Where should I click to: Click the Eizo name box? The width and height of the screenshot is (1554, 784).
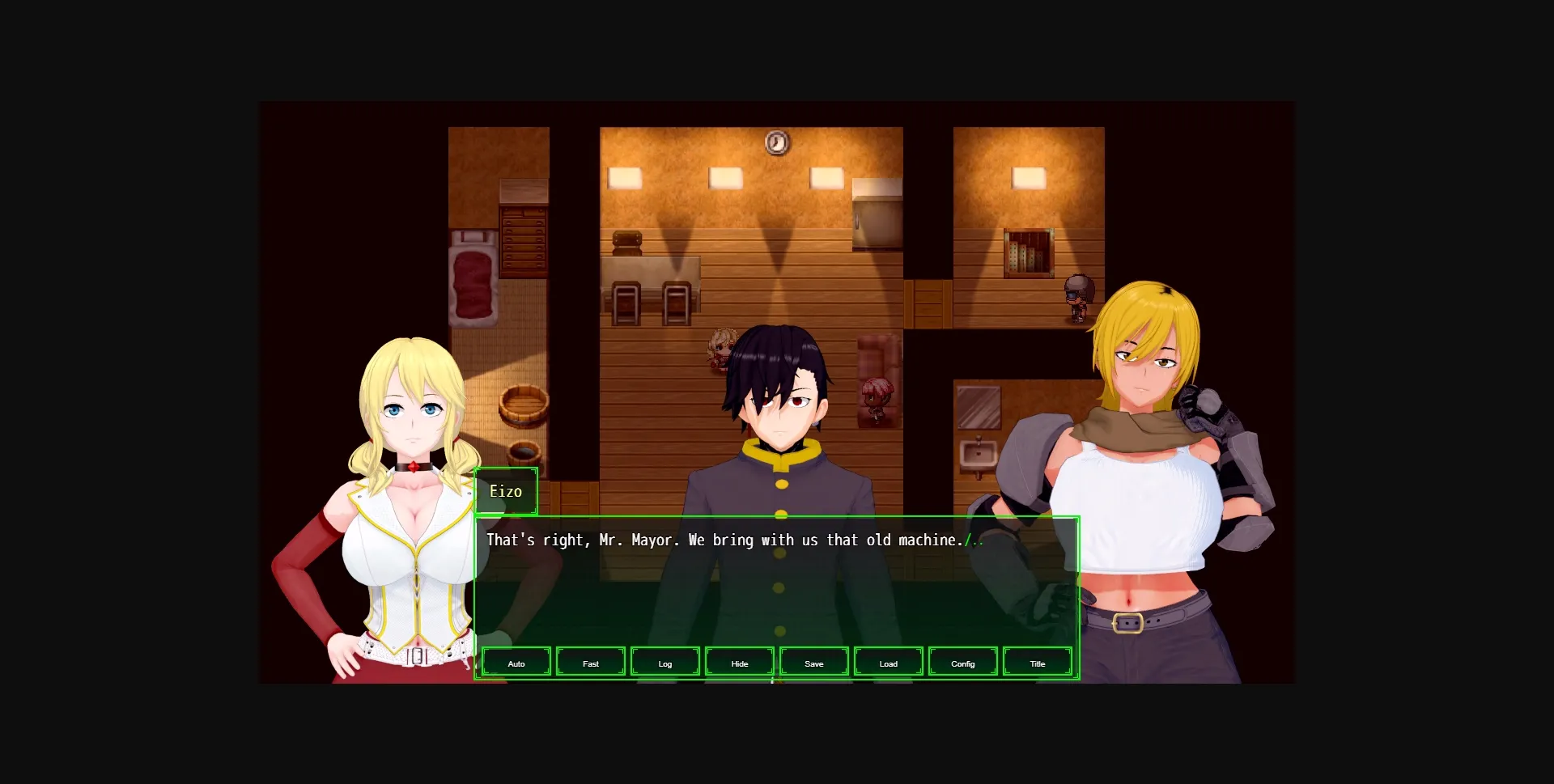pyautogui.click(x=507, y=491)
